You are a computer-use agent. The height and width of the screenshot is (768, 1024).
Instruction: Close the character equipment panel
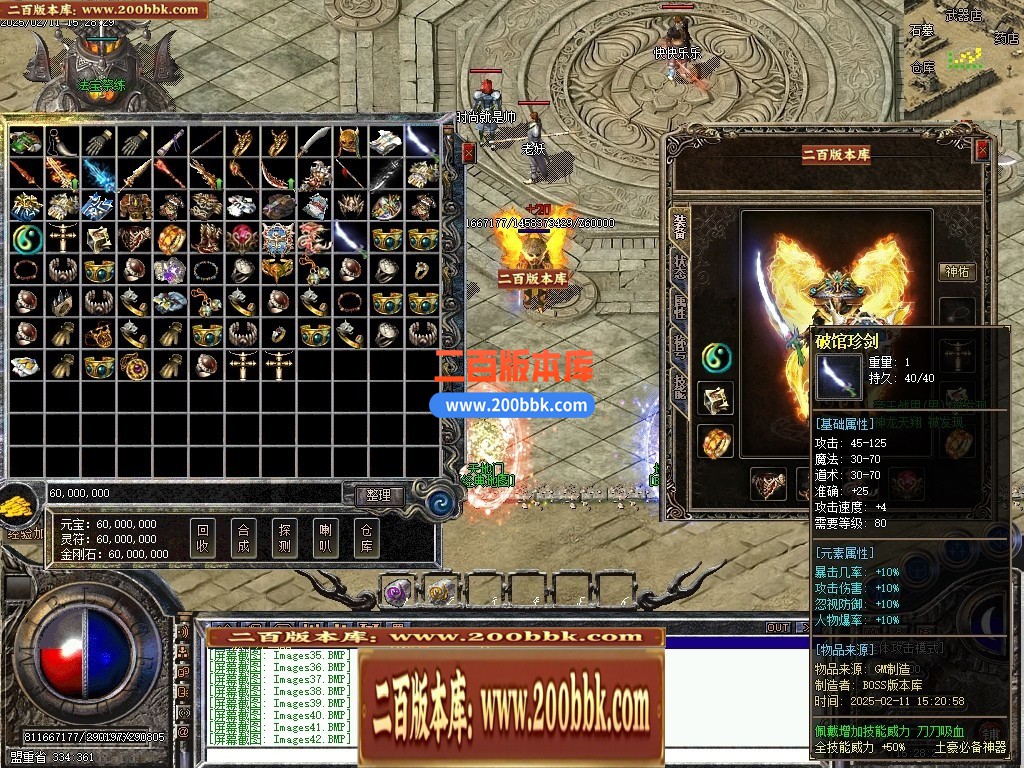[x=982, y=150]
